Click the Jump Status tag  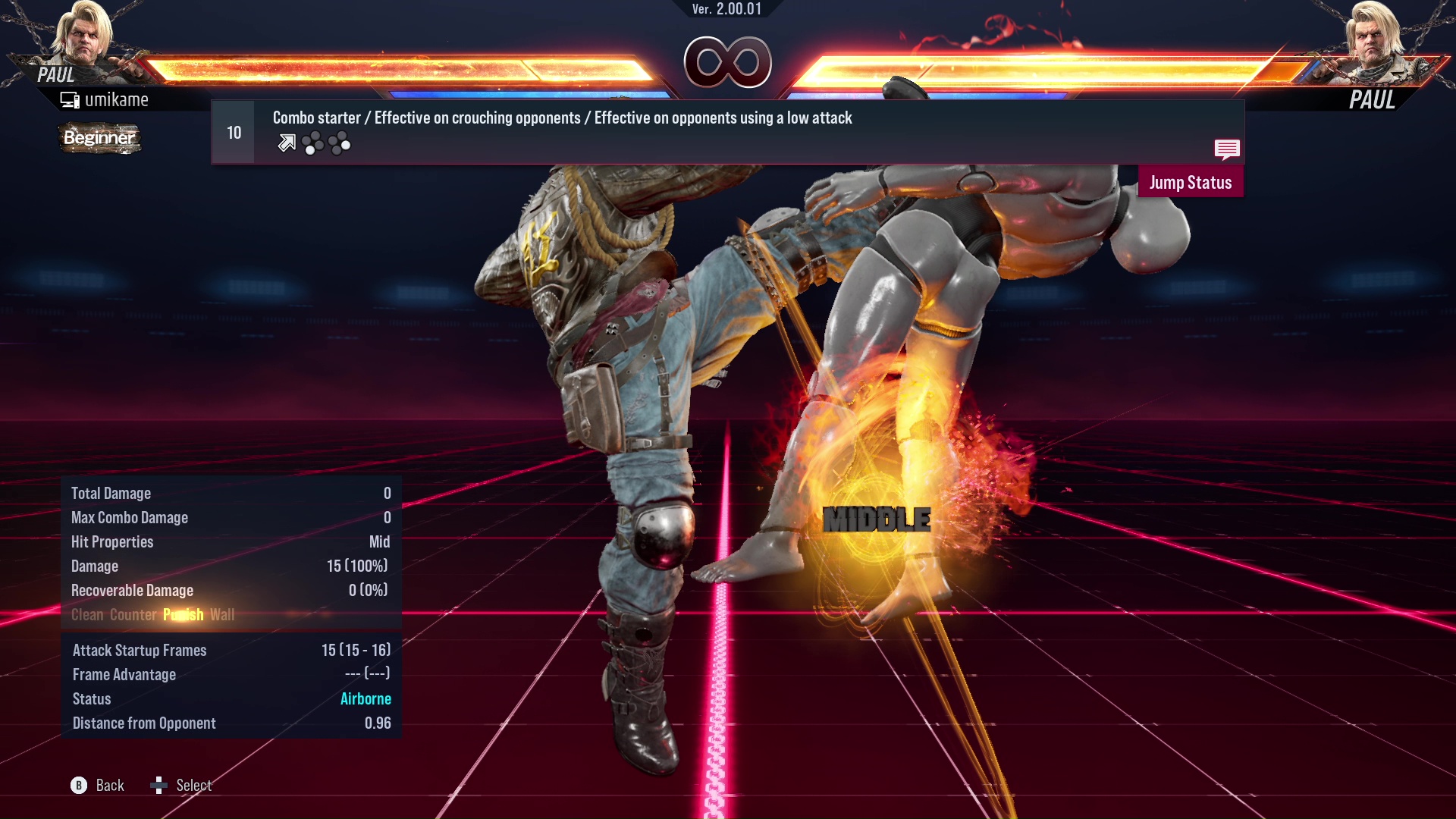1191,182
